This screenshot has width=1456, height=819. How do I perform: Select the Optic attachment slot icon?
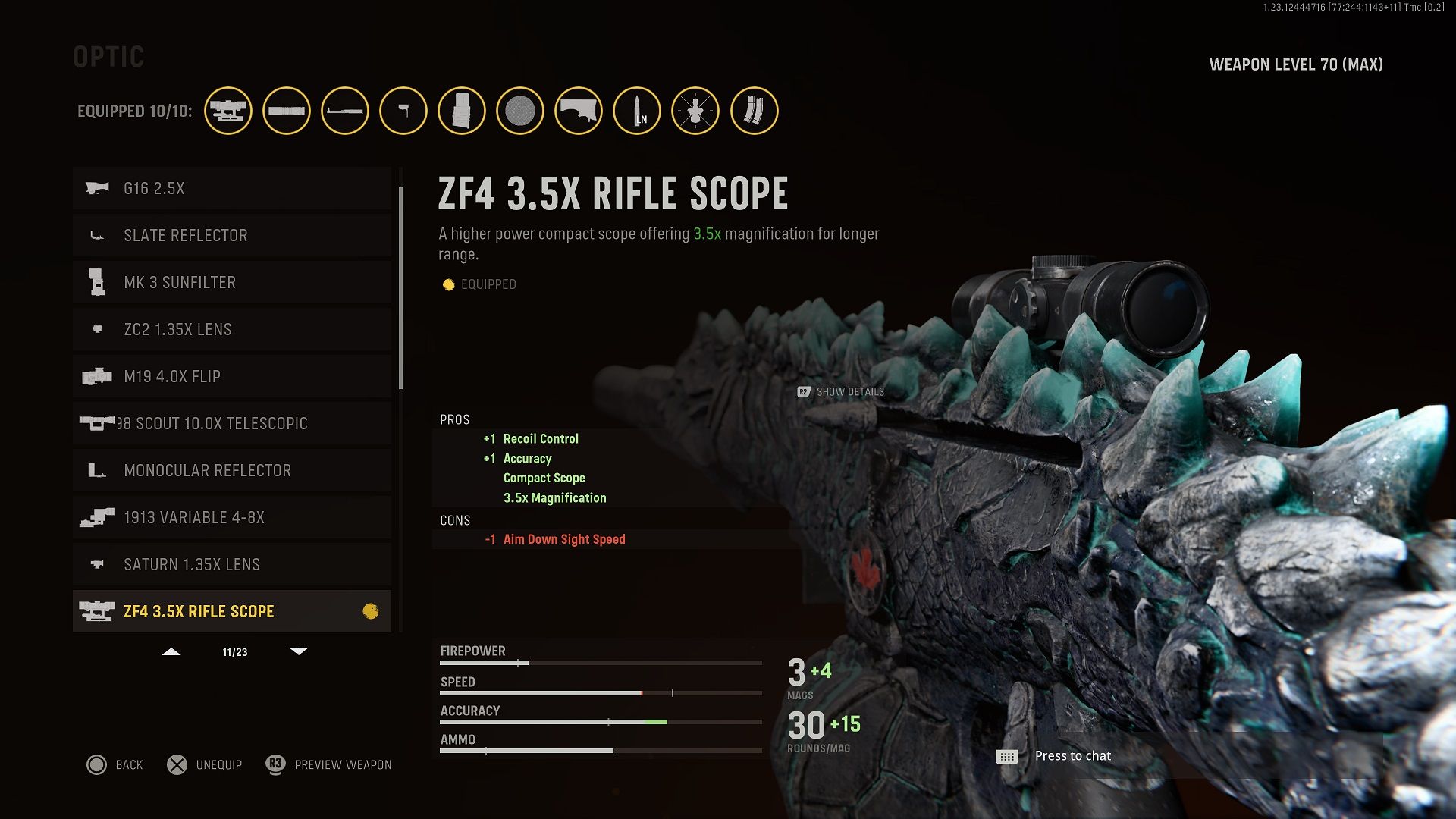pyautogui.click(x=228, y=111)
